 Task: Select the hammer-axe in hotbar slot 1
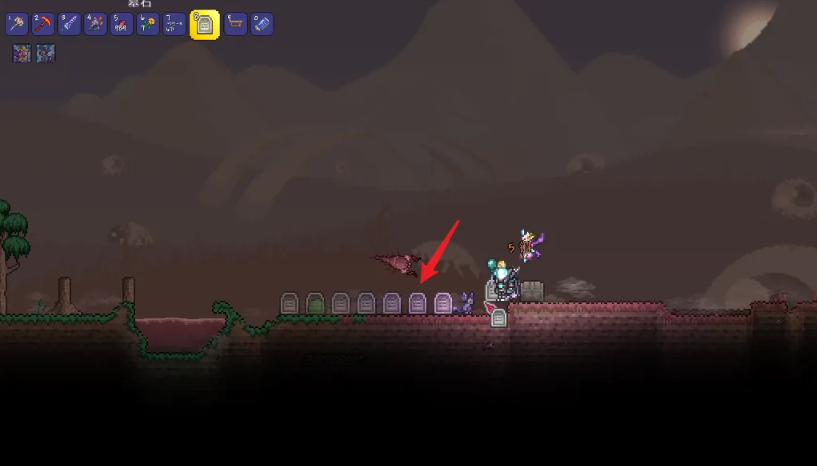point(17,25)
